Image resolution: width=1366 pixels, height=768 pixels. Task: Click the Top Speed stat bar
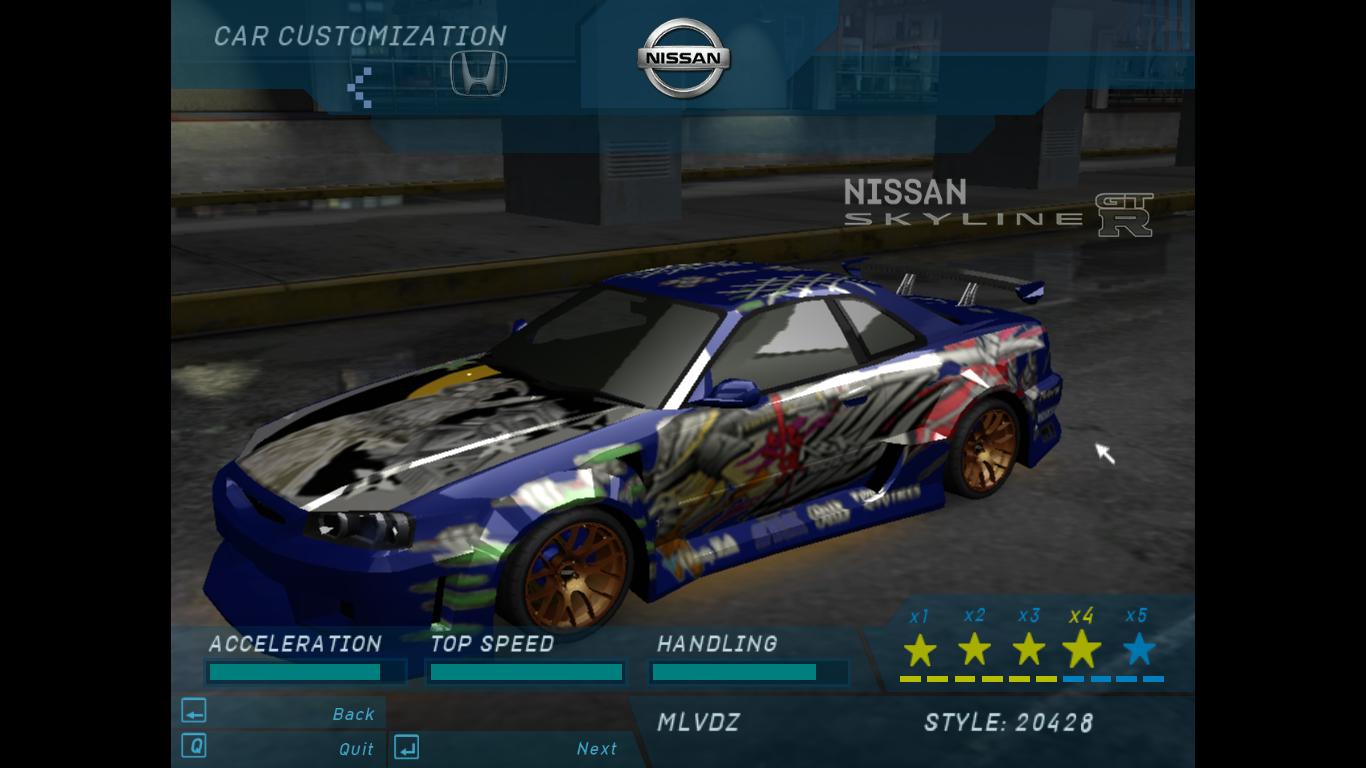tap(525, 672)
